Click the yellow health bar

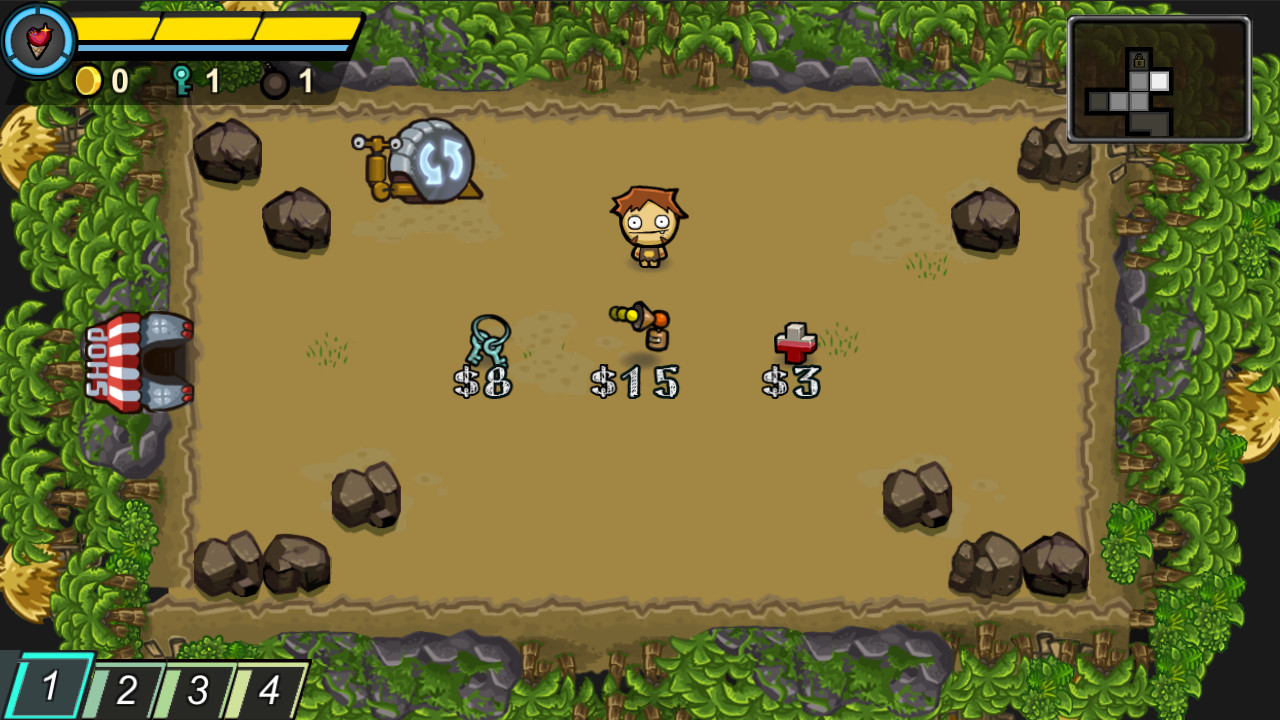(x=215, y=30)
